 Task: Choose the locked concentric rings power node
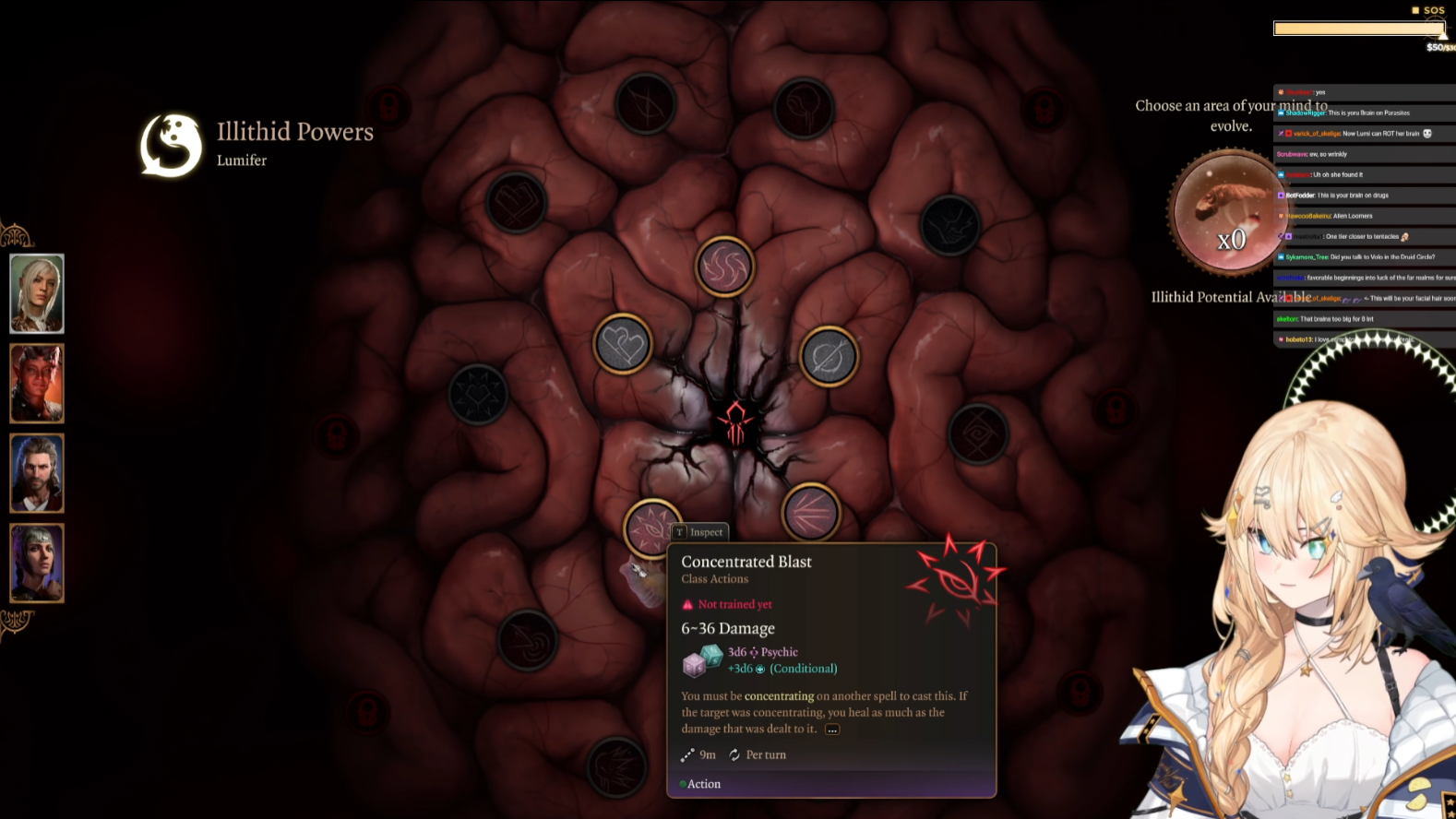(527, 639)
